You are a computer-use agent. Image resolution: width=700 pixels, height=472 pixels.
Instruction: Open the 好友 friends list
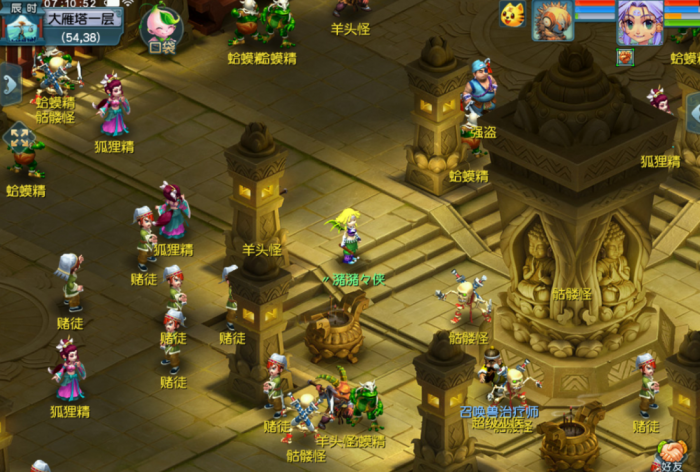[673, 455]
